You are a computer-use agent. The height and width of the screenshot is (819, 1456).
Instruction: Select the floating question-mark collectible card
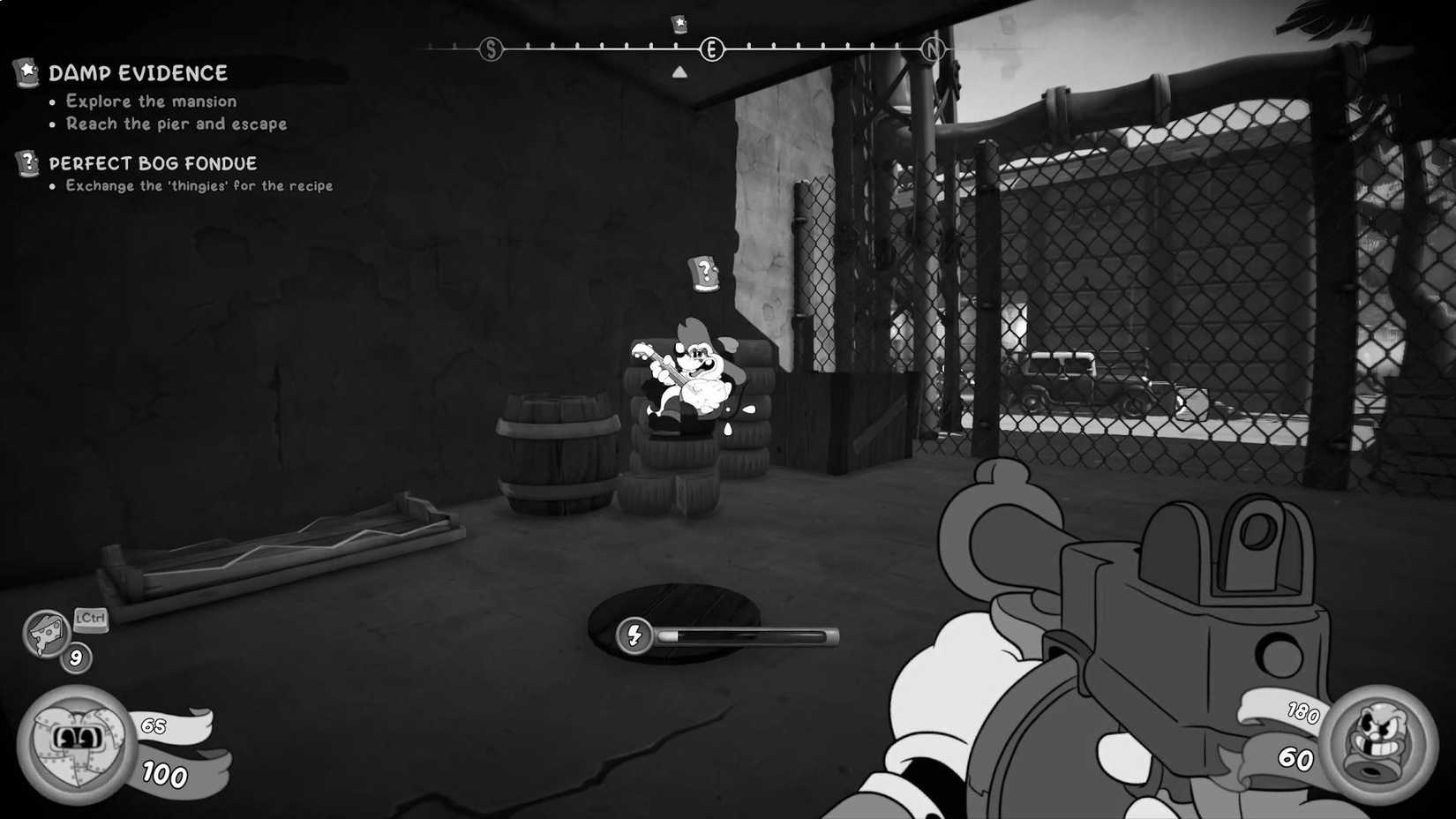[702, 274]
